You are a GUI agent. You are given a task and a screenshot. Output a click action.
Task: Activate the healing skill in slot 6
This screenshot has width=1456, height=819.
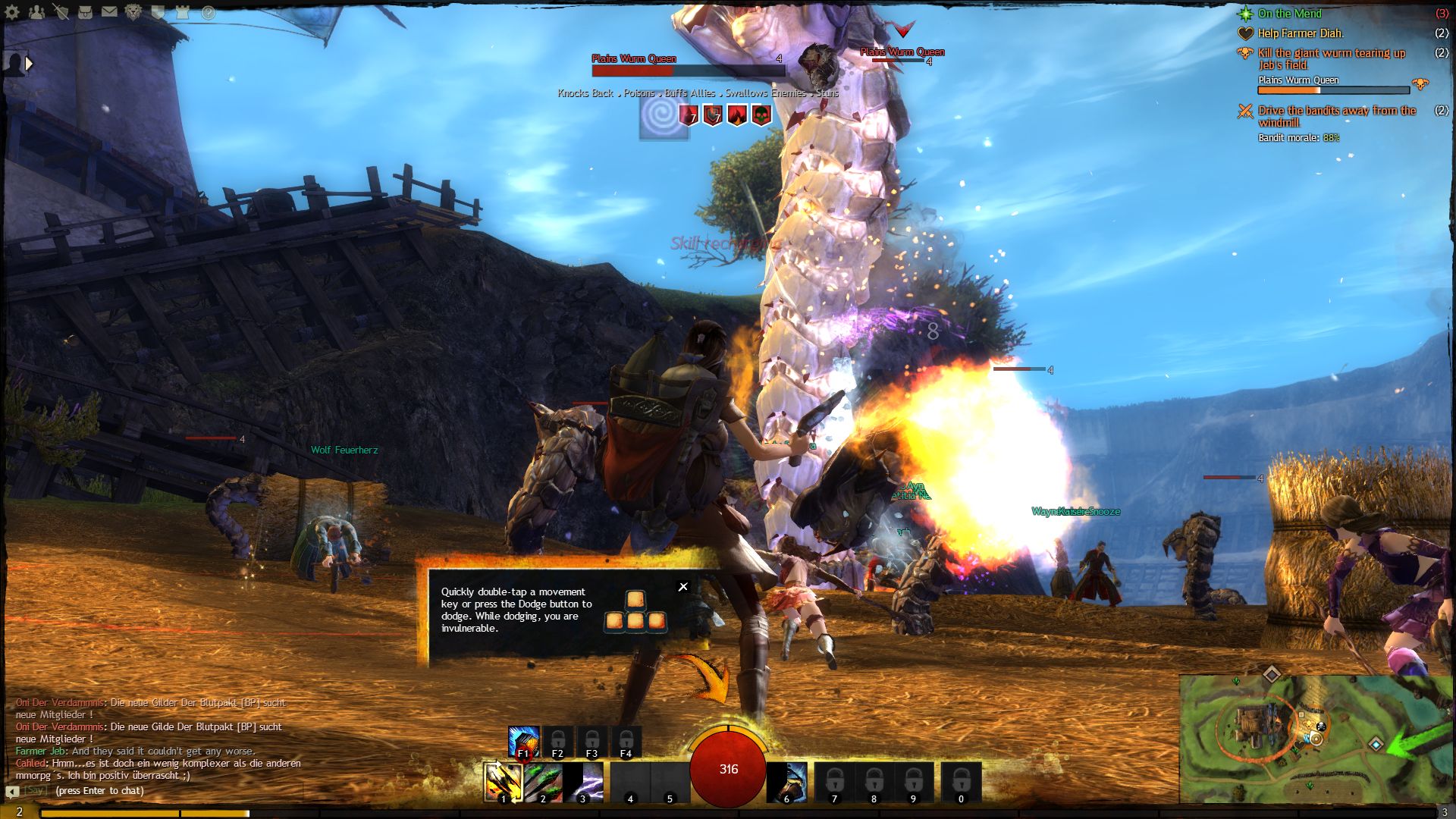click(786, 782)
